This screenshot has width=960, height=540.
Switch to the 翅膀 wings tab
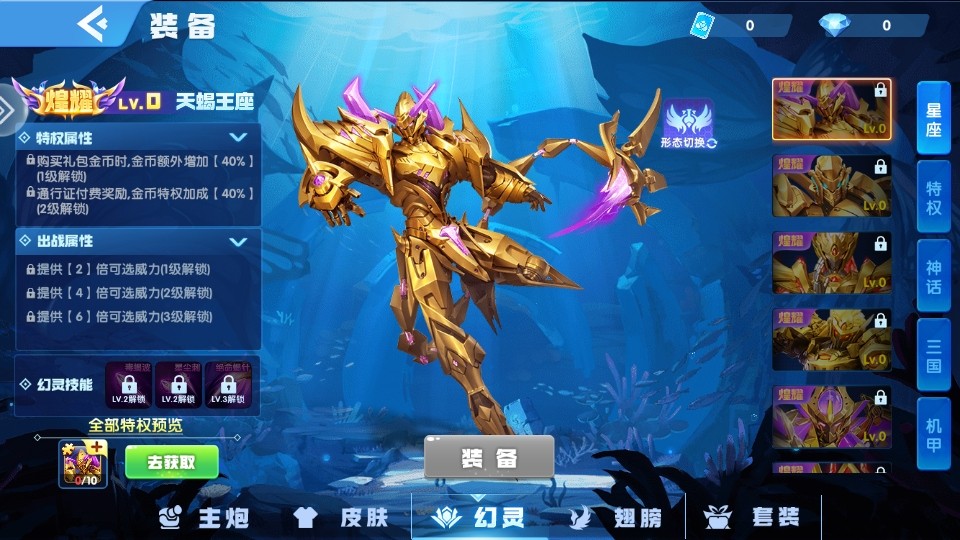616,517
